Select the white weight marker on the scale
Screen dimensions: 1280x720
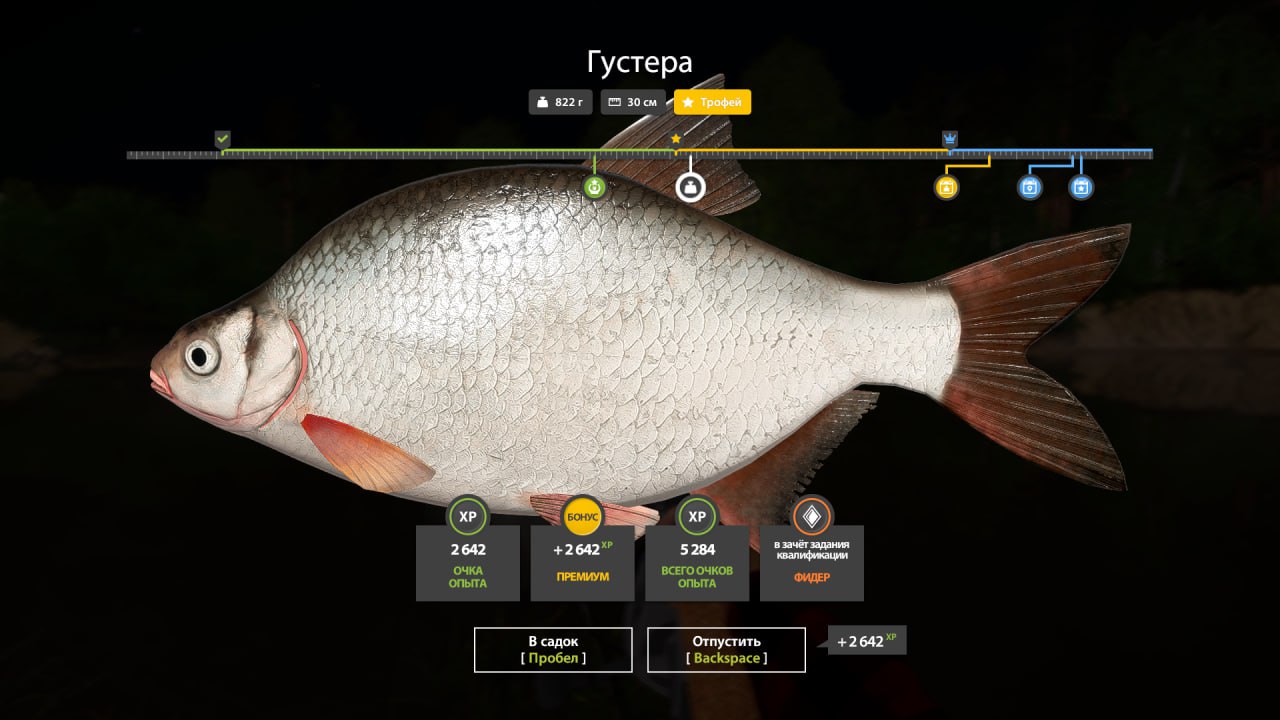coord(690,187)
